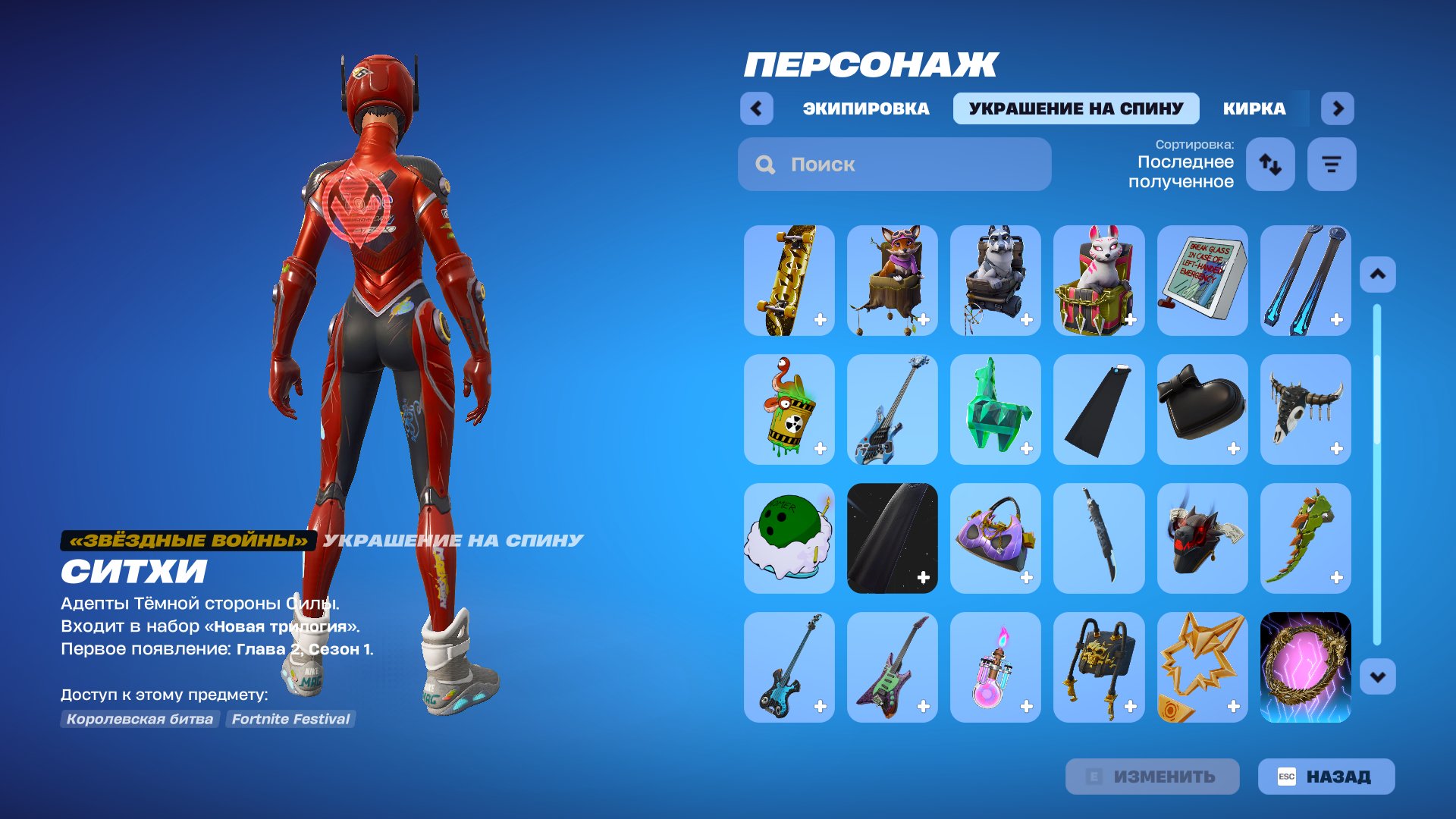This screenshot has height=819, width=1456.
Task: Select the glowing pink wreath back bling
Action: (1305, 667)
